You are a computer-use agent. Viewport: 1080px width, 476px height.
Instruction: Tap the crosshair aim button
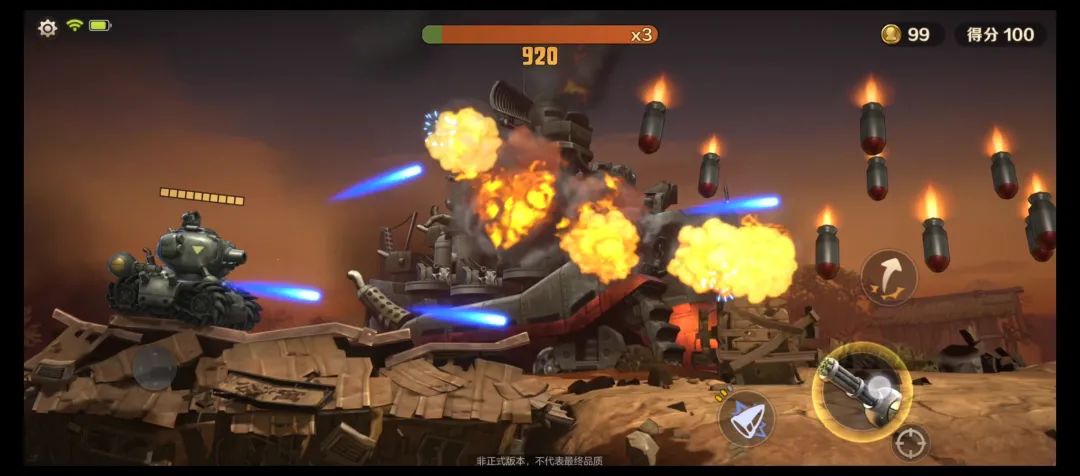(910, 442)
